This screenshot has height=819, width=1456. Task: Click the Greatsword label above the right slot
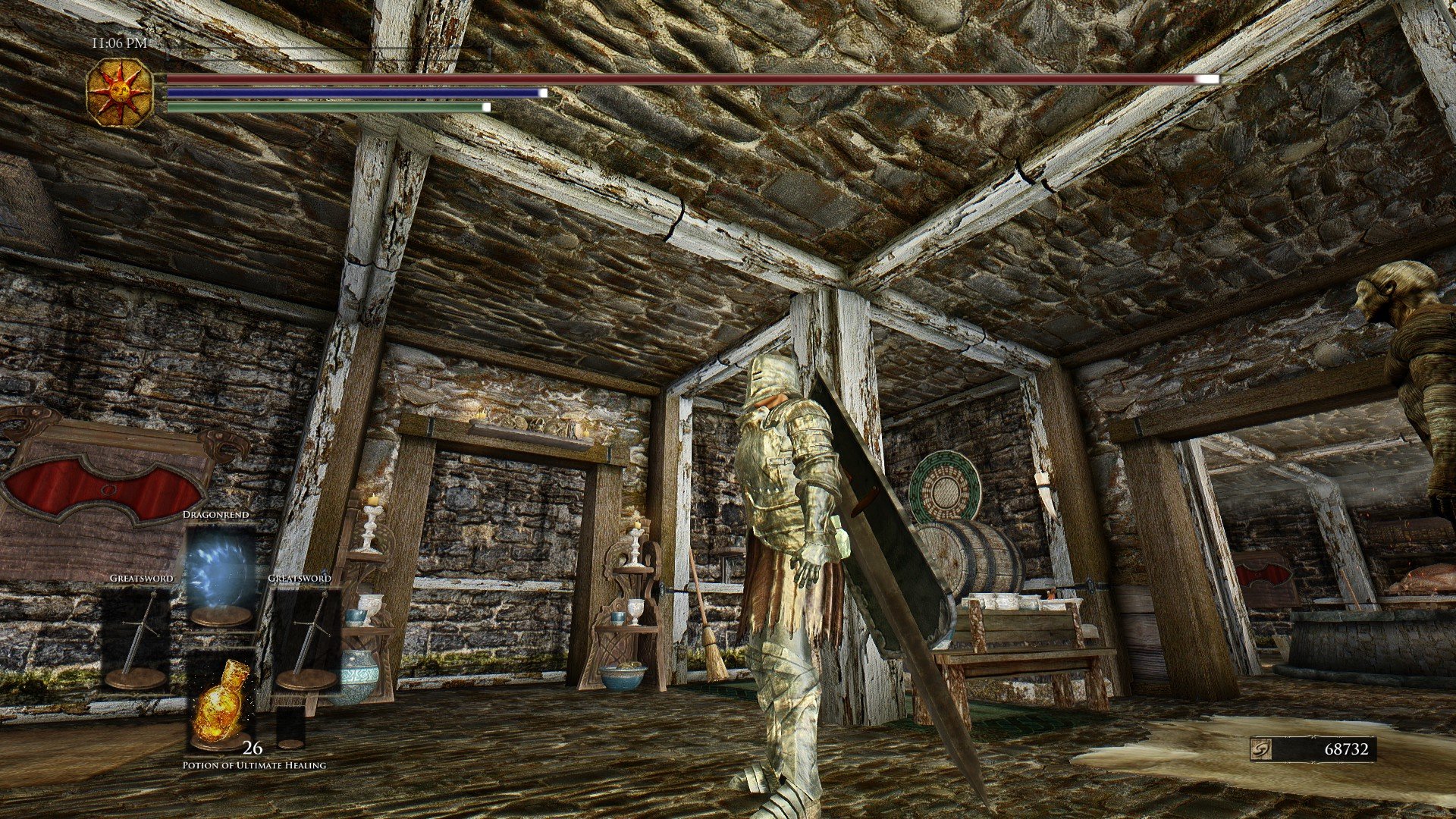coord(301,579)
